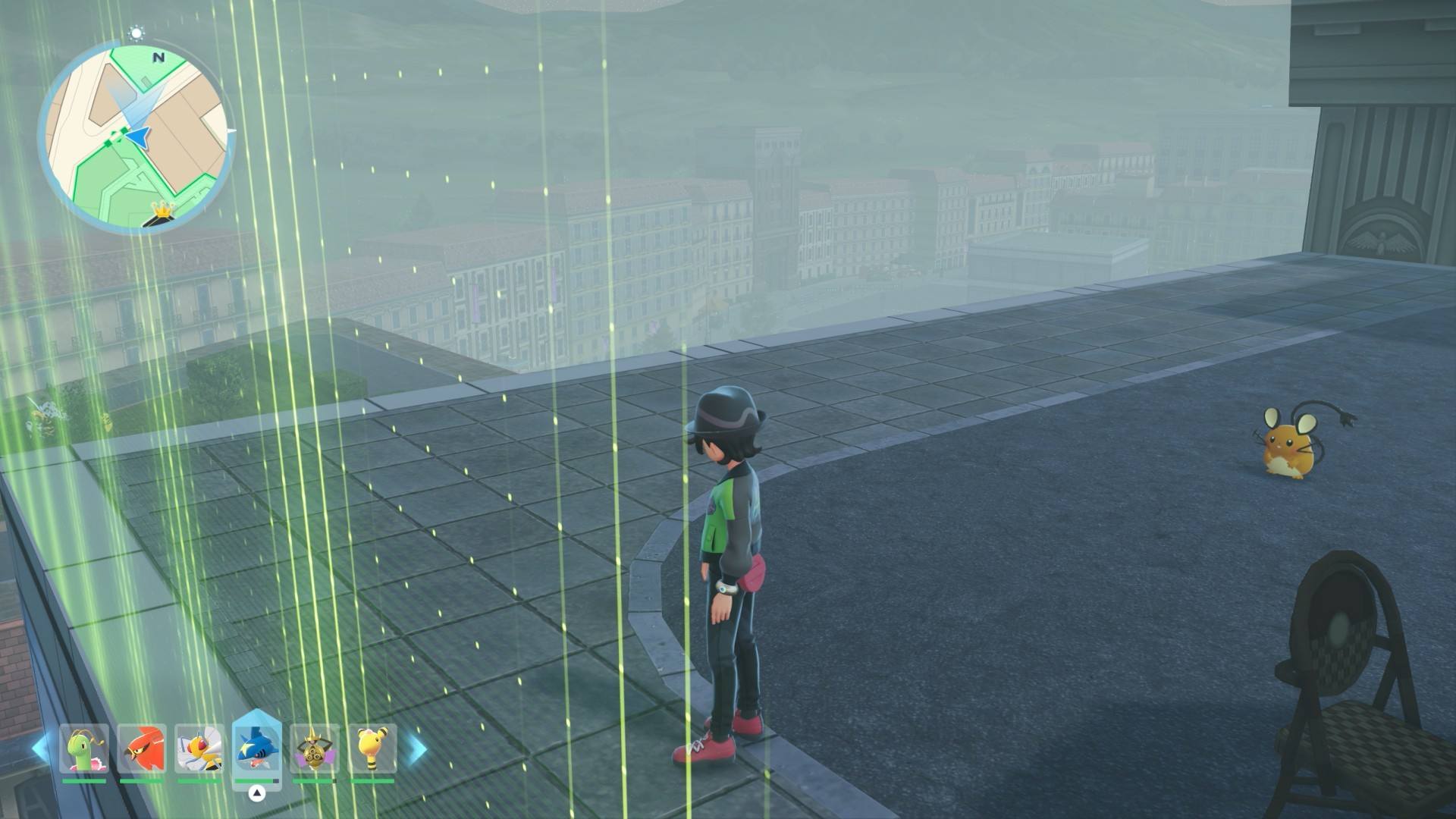Choose the Talonflame party slot
Image resolution: width=1456 pixels, height=819 pixels.
(x=142, y=748)
